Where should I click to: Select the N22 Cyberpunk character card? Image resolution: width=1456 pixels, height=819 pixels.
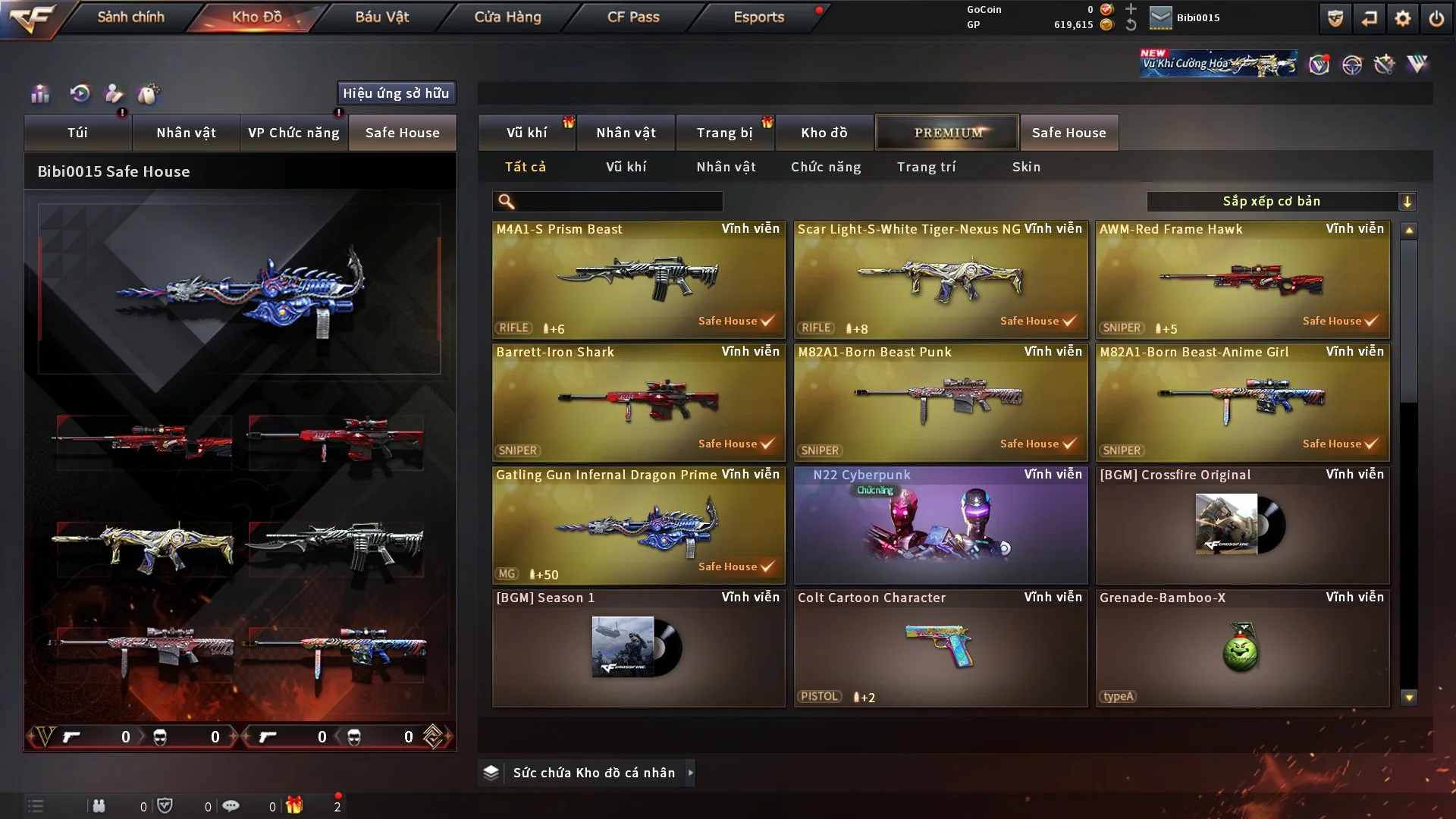click(x=940, y=525)
